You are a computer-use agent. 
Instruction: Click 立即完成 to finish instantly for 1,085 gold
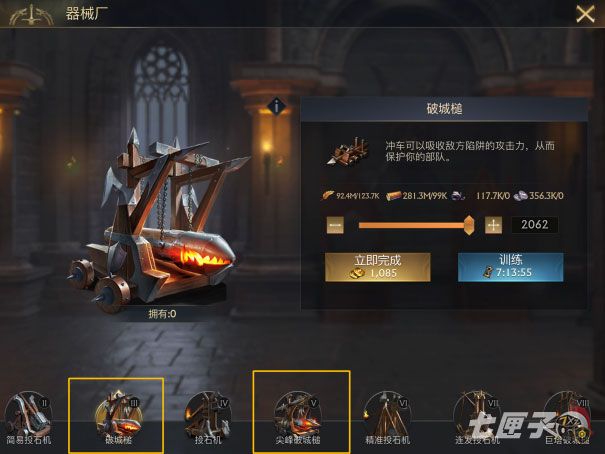(377, 266)
